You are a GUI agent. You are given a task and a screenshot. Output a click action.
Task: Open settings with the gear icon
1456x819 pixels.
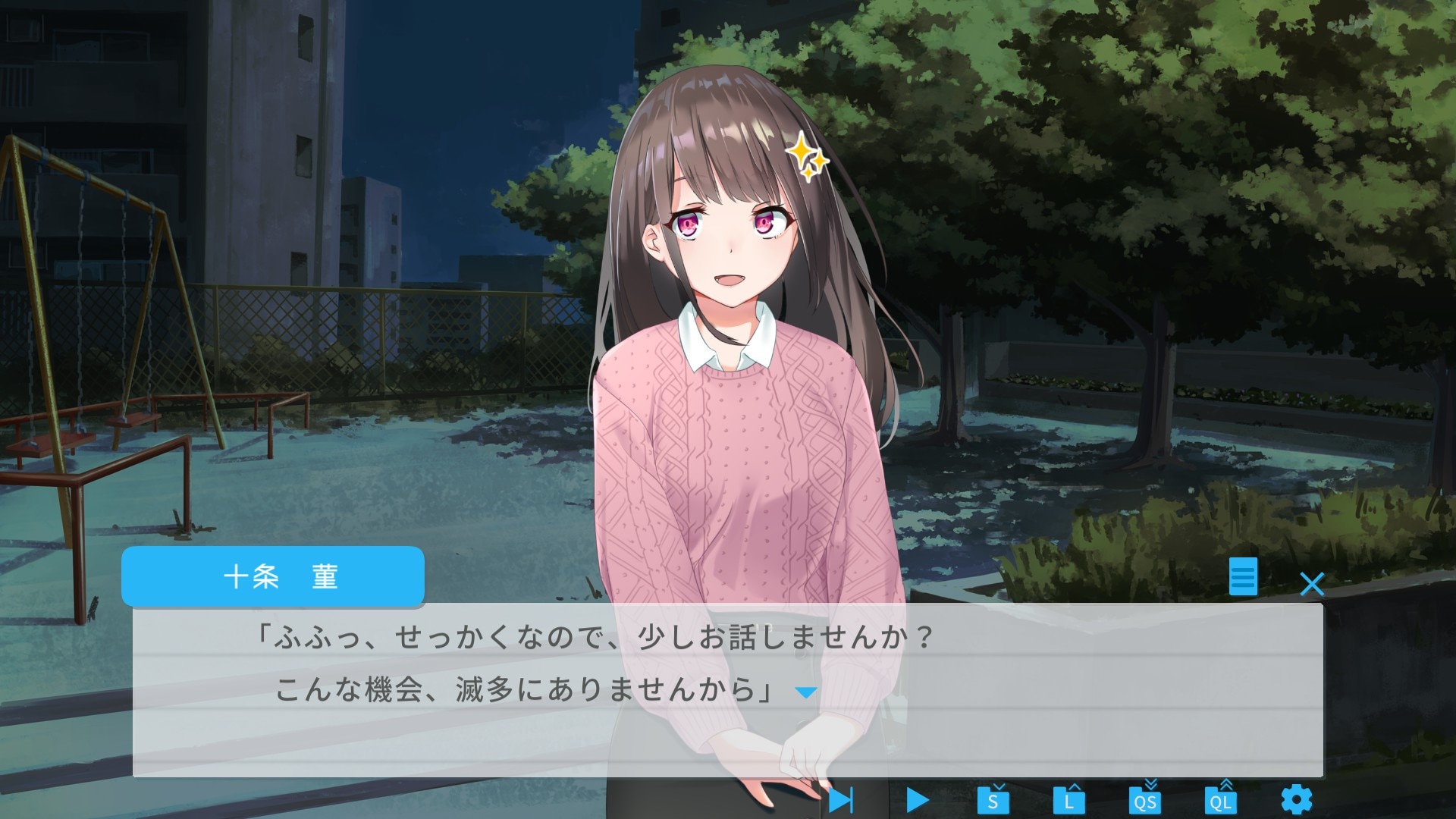click(x=1296, y=799)
